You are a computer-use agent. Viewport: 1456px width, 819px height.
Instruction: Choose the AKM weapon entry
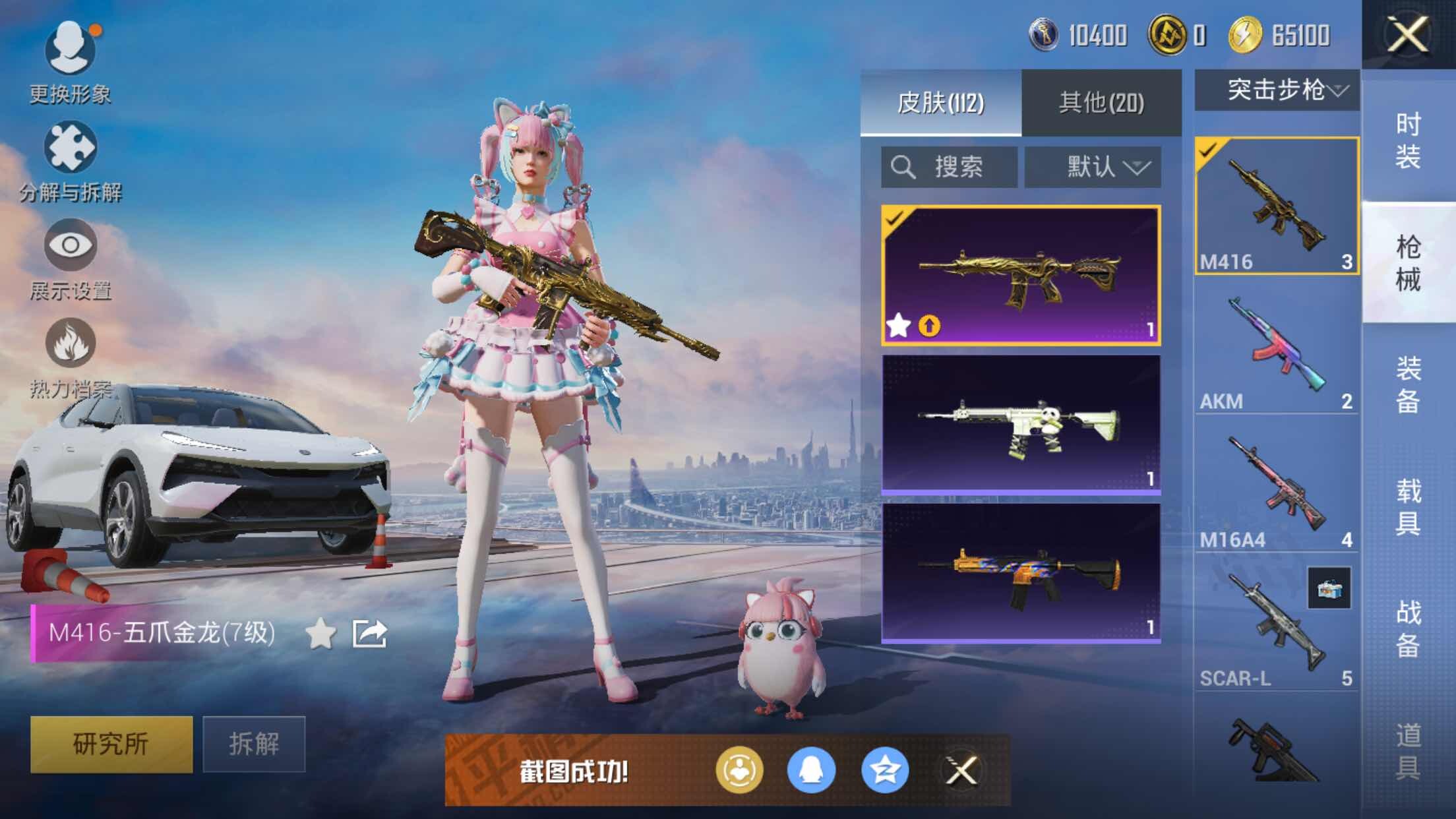[1276, 349]
